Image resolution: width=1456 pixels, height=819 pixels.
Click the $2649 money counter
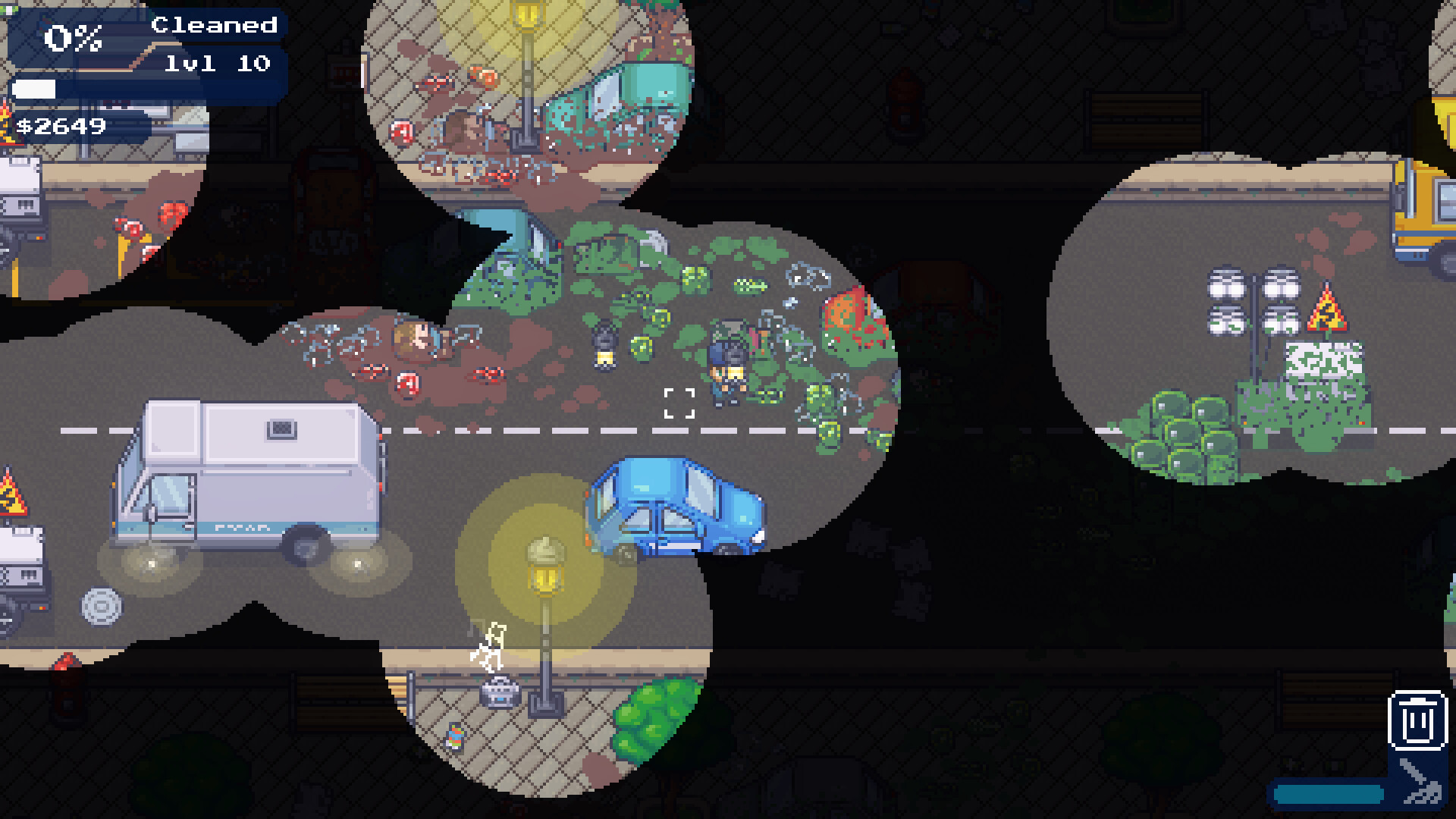(x=61, y=127)
